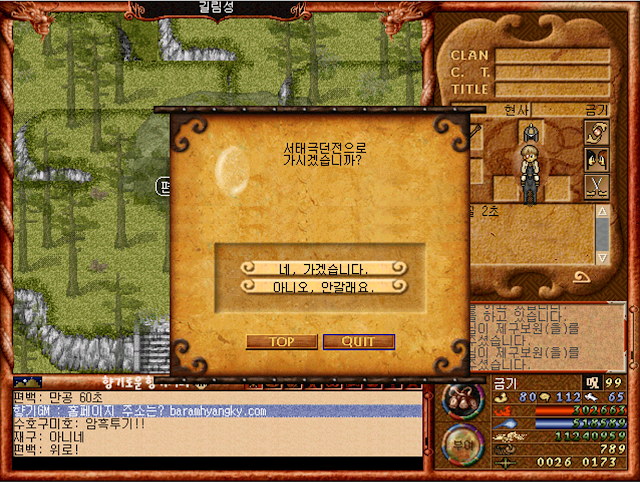Click the crossed swords icon
Screen dimensions: 640x482
click(x=597, y=185)
